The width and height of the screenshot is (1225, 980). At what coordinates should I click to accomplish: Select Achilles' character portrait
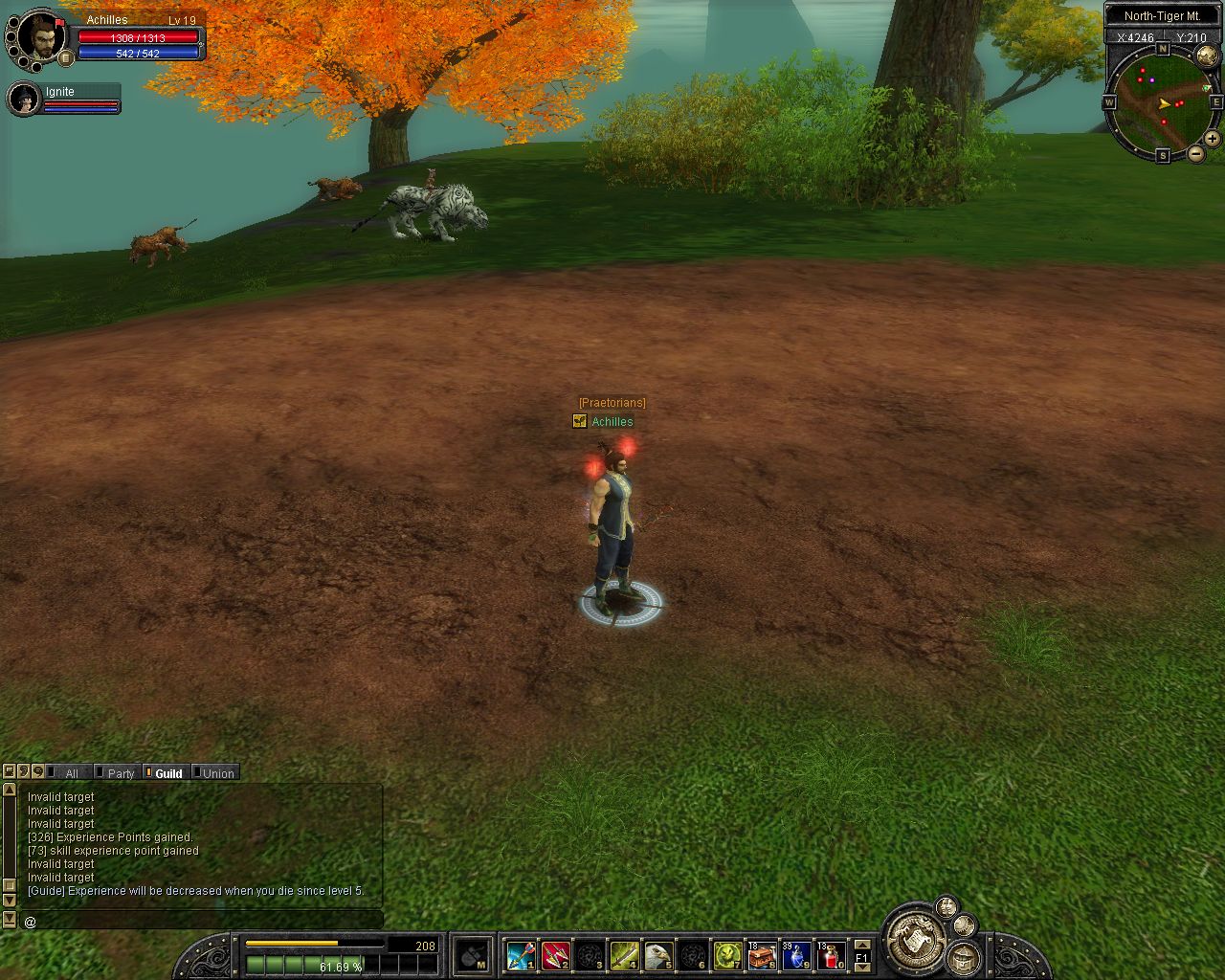[40, 36]
